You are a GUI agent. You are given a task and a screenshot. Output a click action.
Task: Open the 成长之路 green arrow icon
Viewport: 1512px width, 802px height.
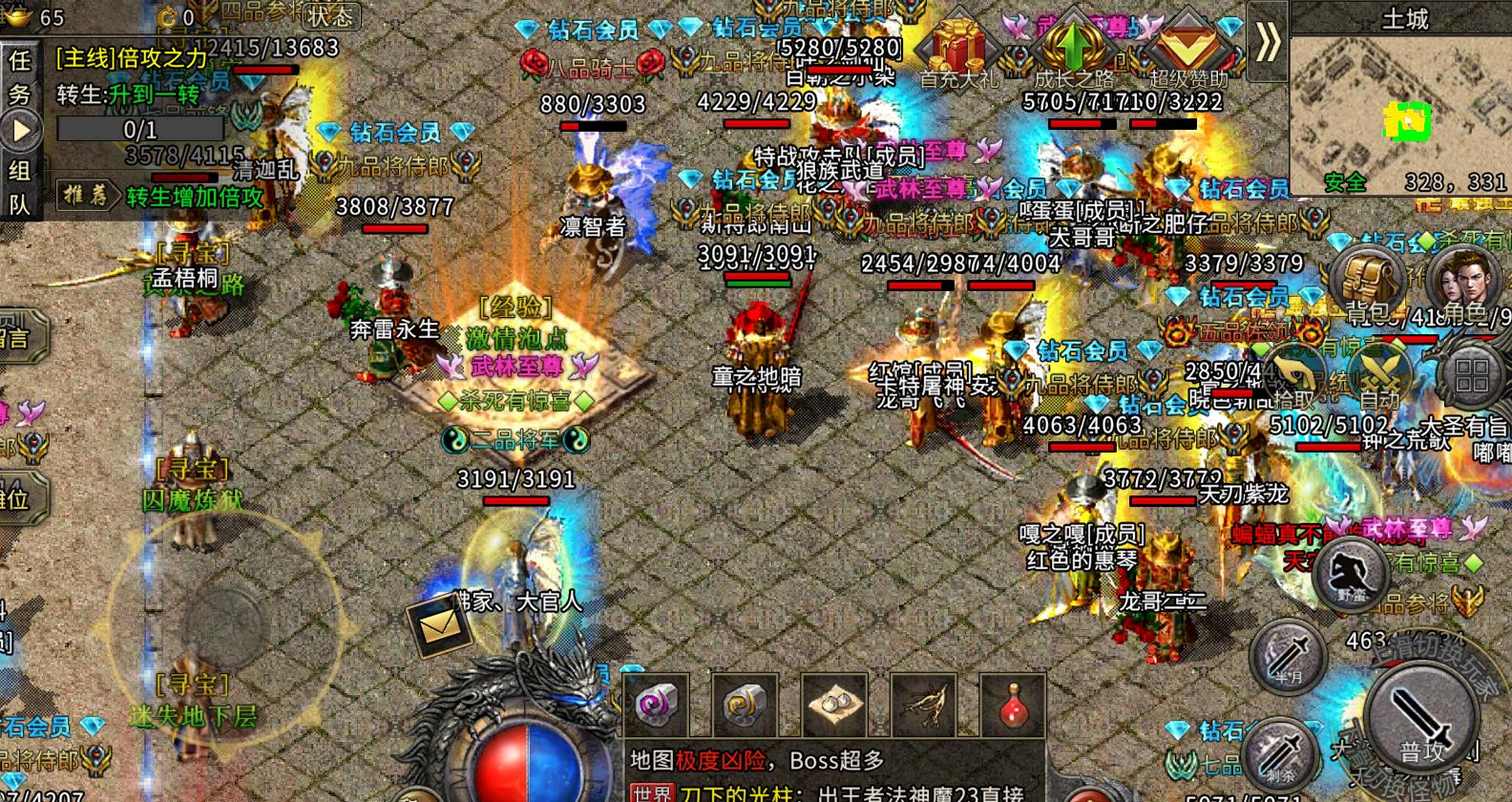coord(1073,48)
